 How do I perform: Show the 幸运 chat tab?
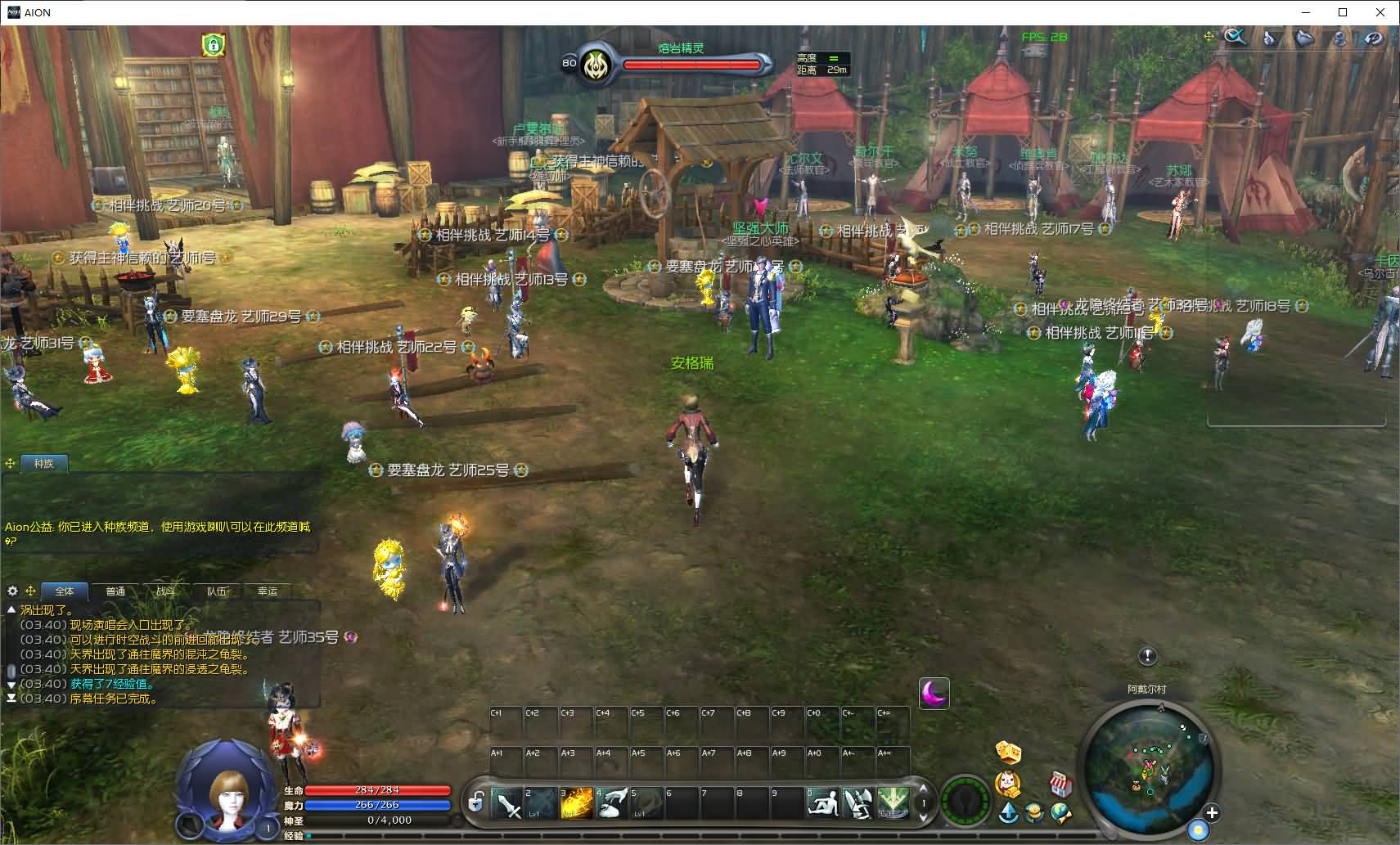tap(268, 591)
